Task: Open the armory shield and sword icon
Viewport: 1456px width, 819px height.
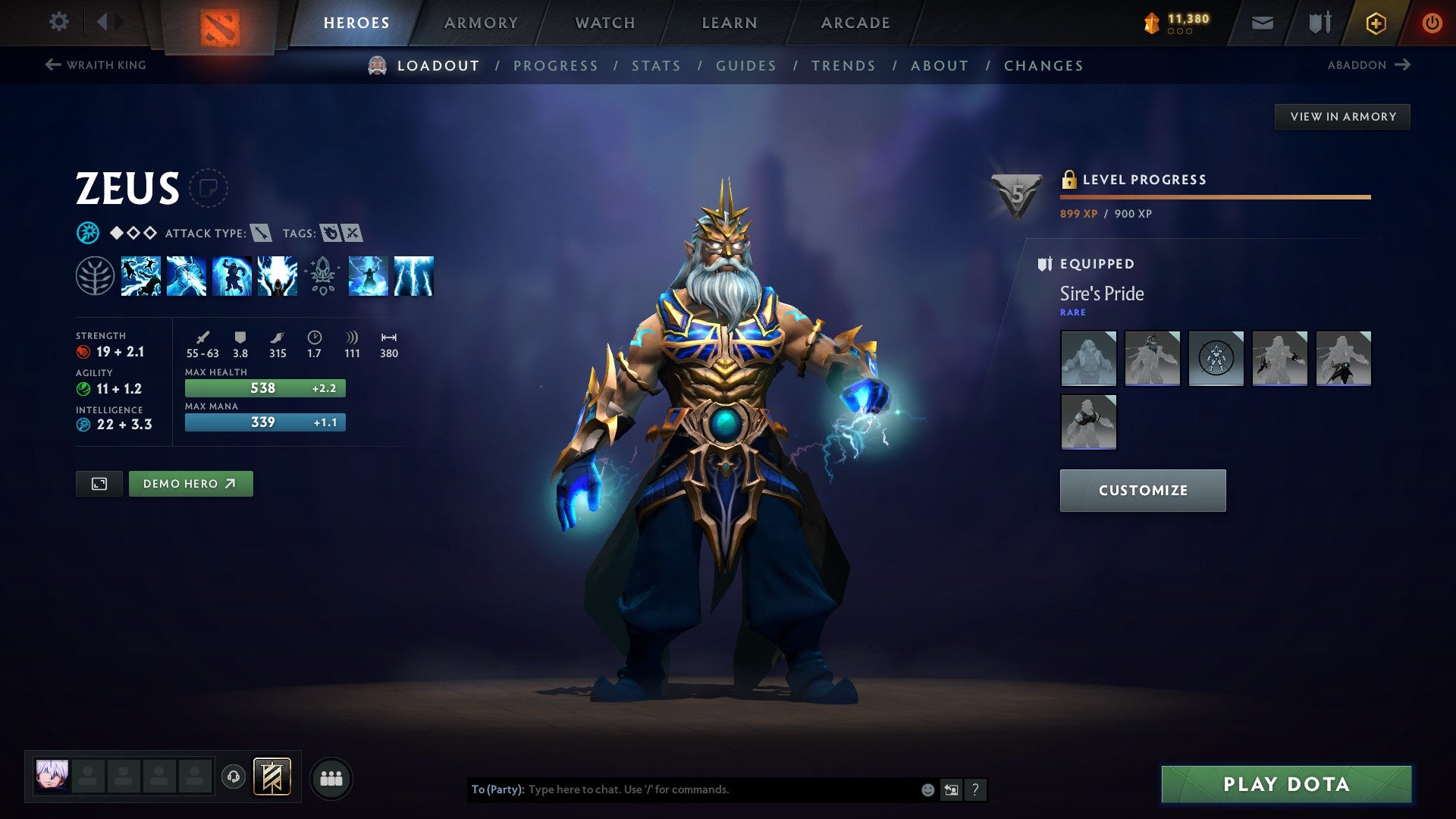Action: (x=1319, y=22)
